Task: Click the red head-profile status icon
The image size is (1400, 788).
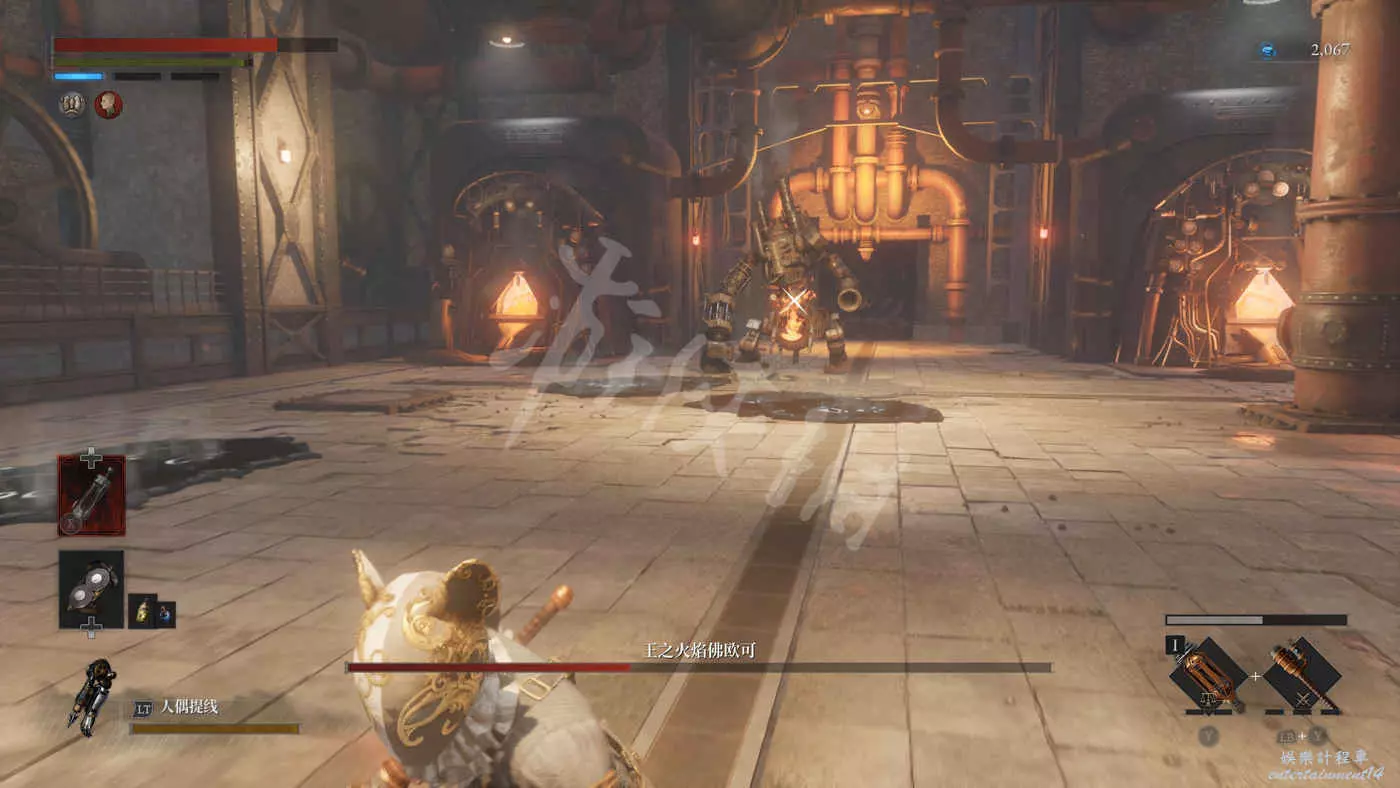Action: pos(108,104)
